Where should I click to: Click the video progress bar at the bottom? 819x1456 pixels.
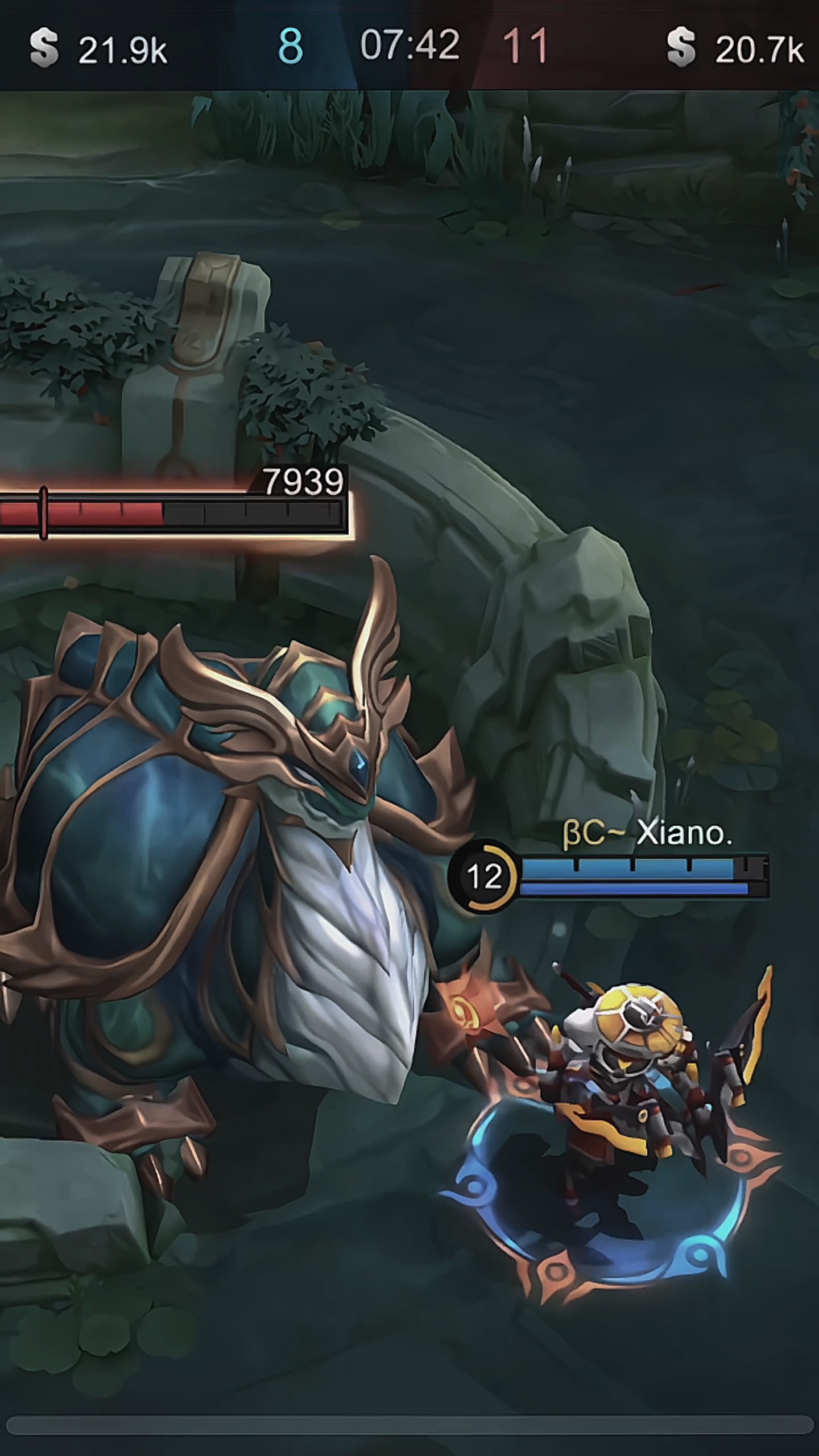coord(409,1424)
